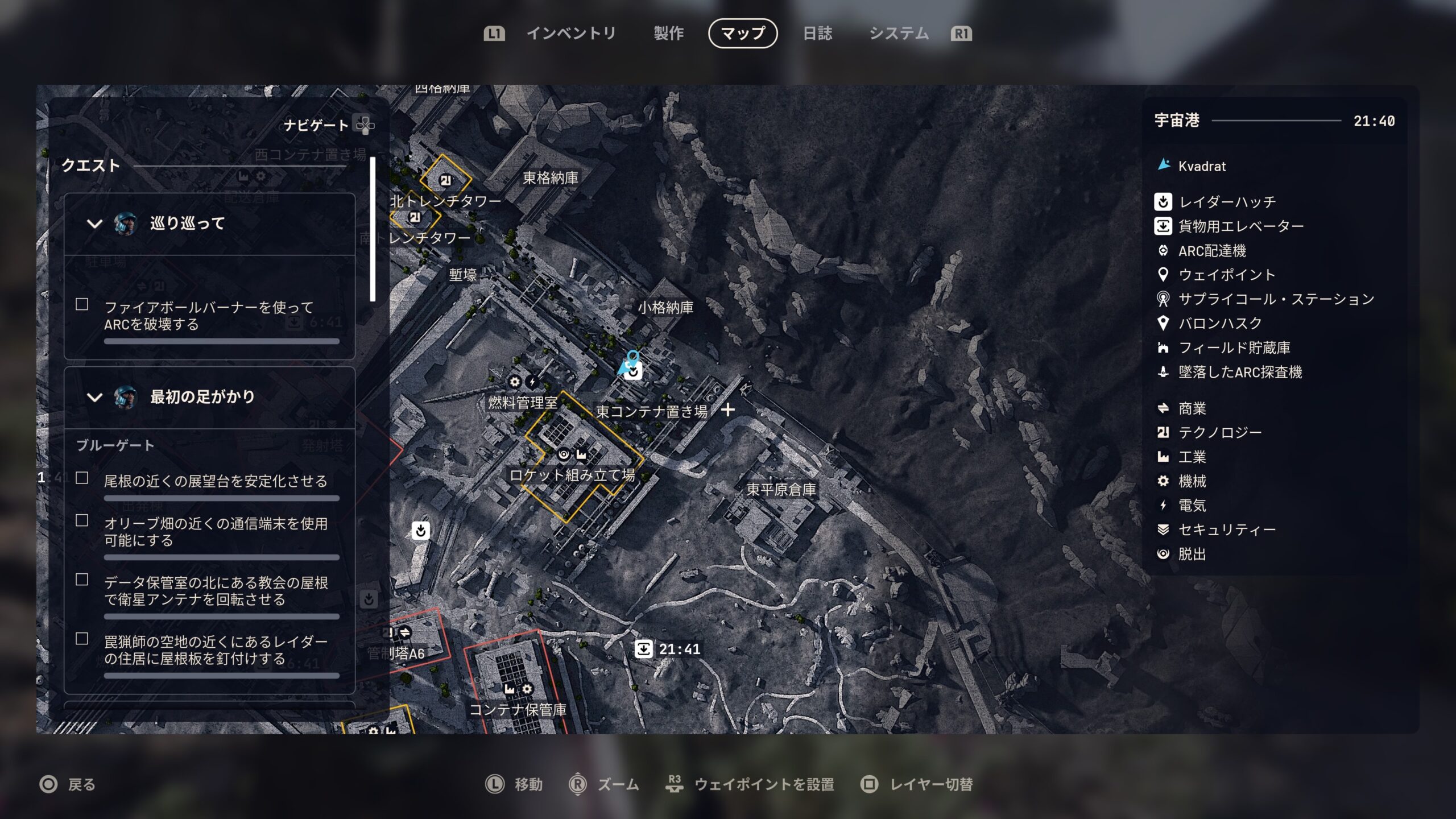1456x819 pixels.
Task: Tick the 衛星アンテナ objective checkbox
Action: pos(82,580)
